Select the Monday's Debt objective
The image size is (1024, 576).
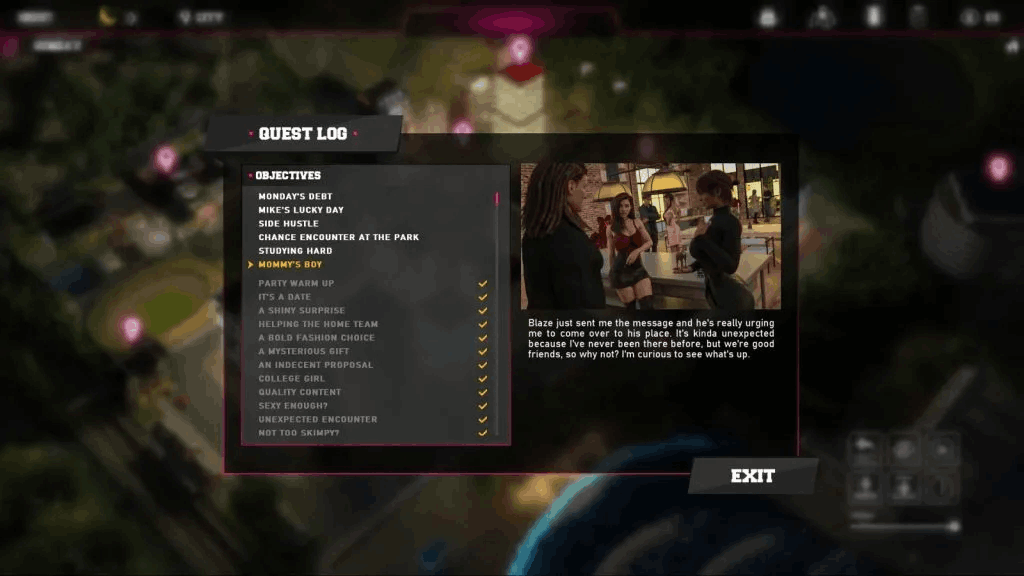coord(295,196)
